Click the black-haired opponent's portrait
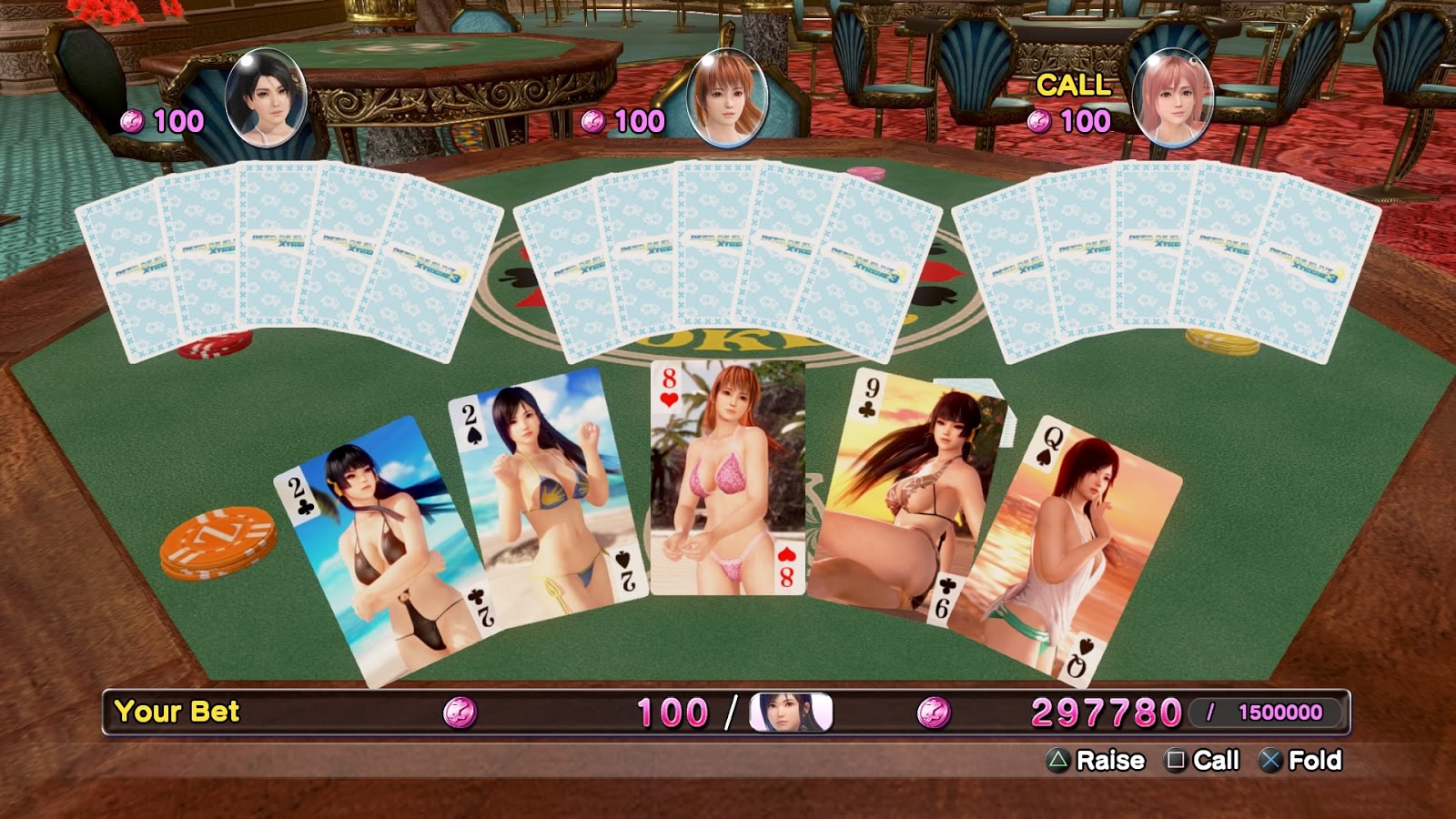1456x819 pixels. point(265,97)
